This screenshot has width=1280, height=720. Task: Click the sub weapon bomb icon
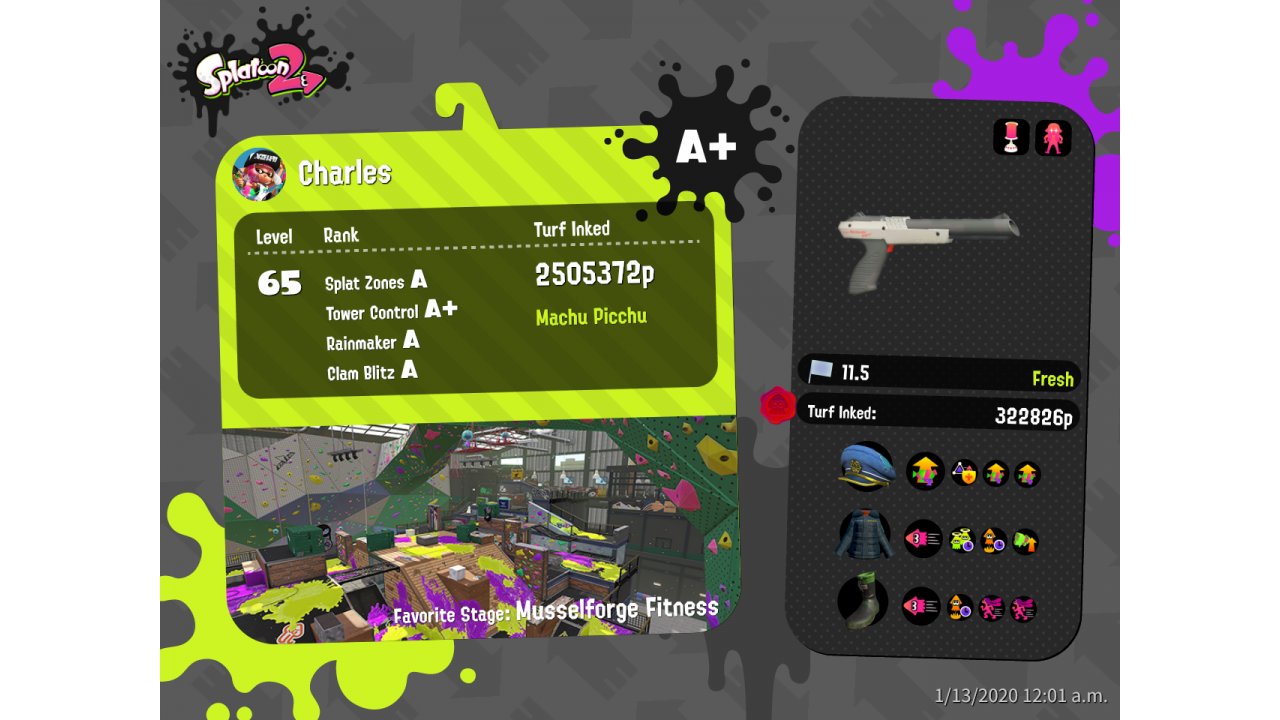pyautogui.click(x=1011, y=138)
